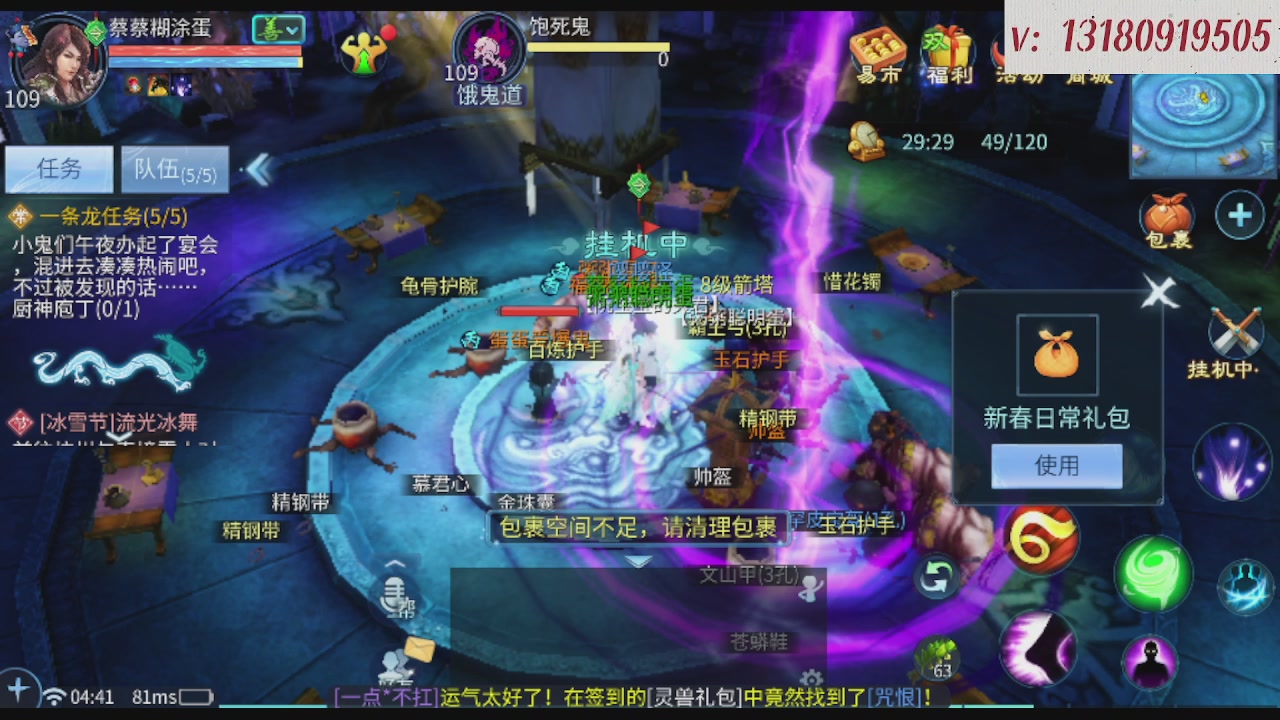Image resolution: width=1280 pixels, height=720 pixels.
Task: Switch to the 任务 tab
Action: [58, 168]
